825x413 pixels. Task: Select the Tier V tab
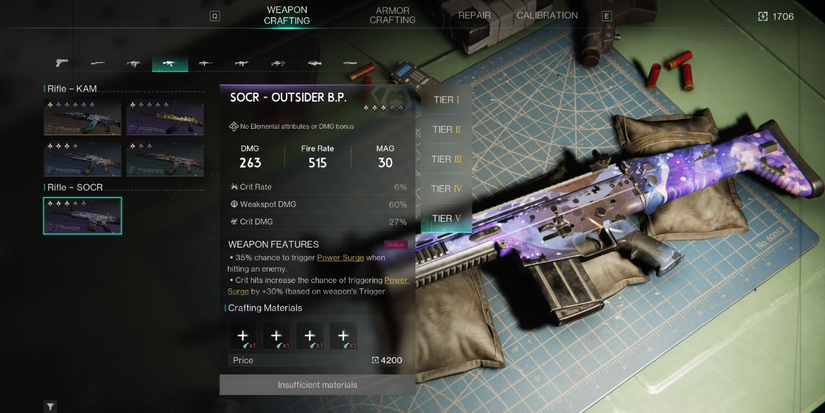pos(446,218)
